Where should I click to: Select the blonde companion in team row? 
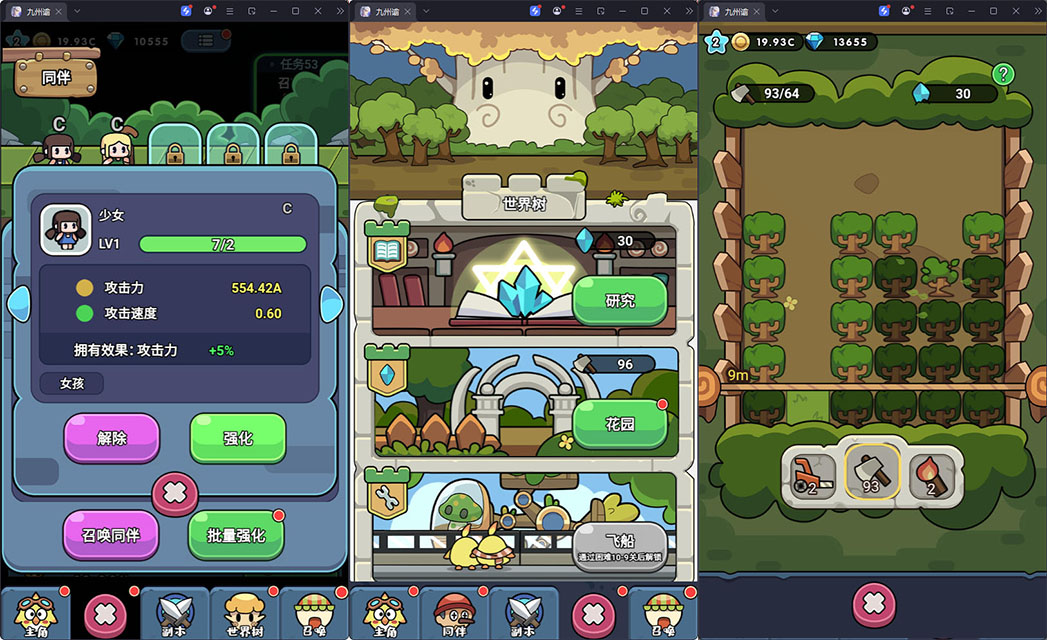point(117,148)
